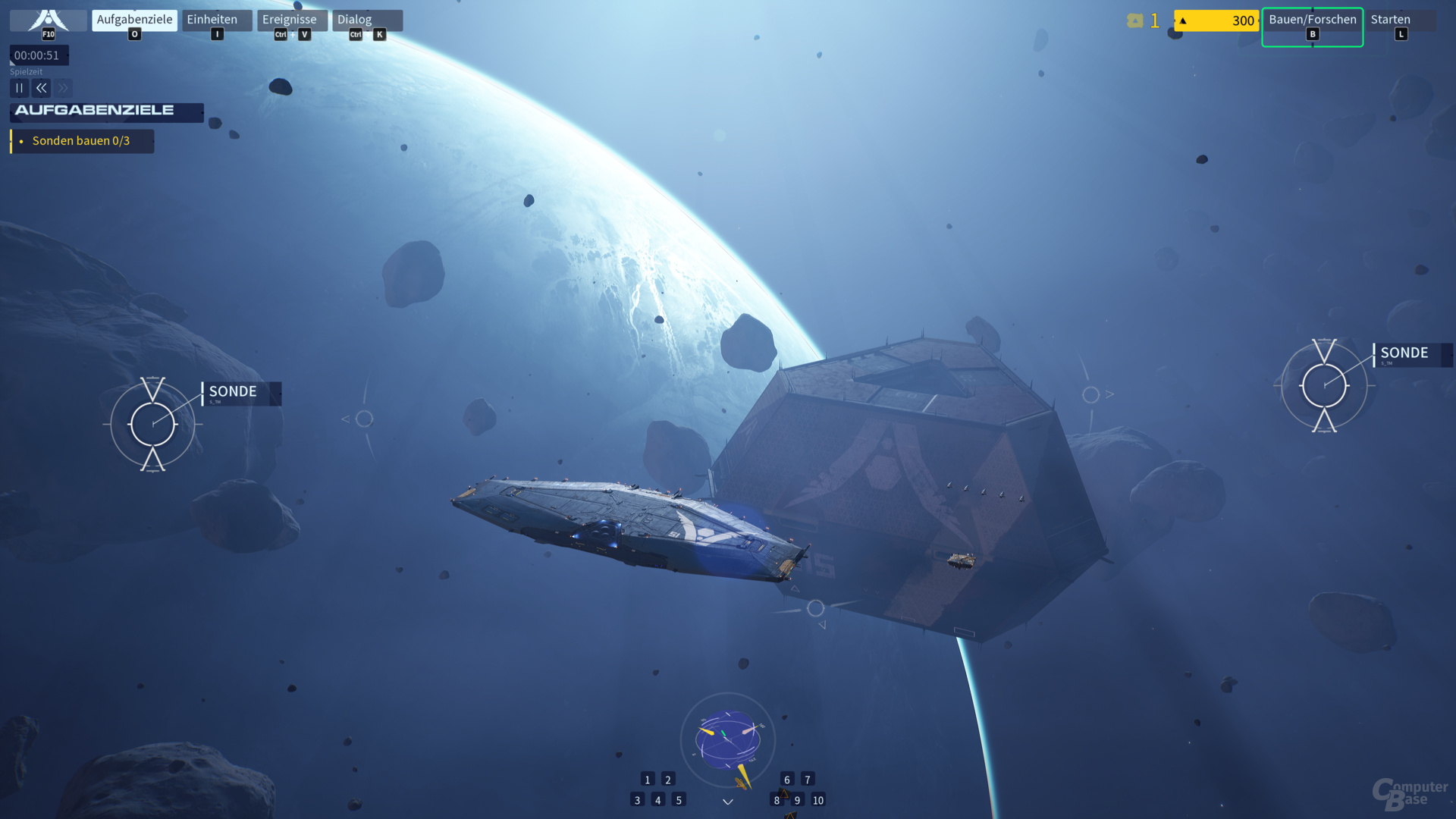Expand the bottom panel chevron

tap(728, 802)
